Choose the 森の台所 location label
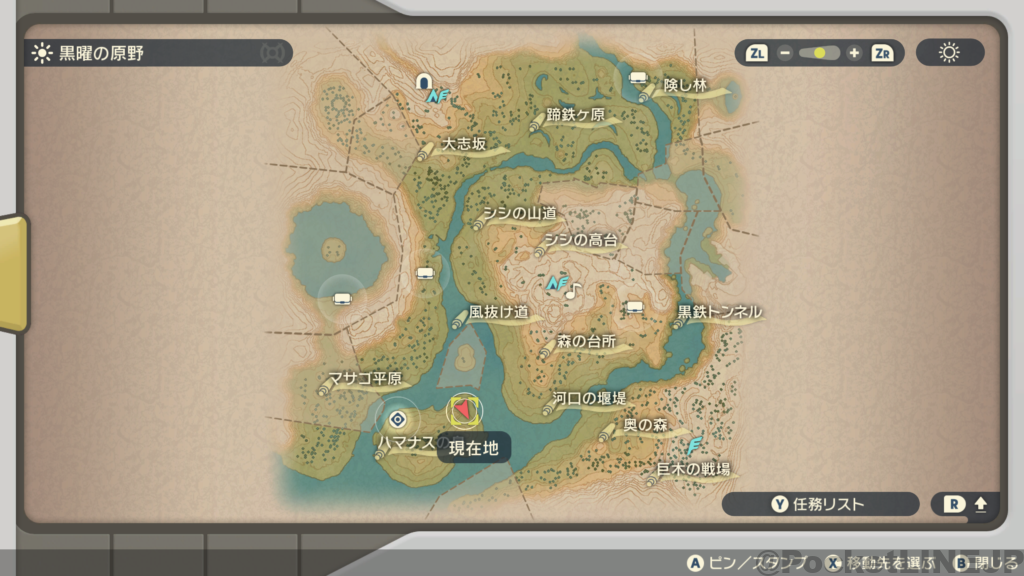Screen dimensions: 1024x576 [x=585, y=342]
